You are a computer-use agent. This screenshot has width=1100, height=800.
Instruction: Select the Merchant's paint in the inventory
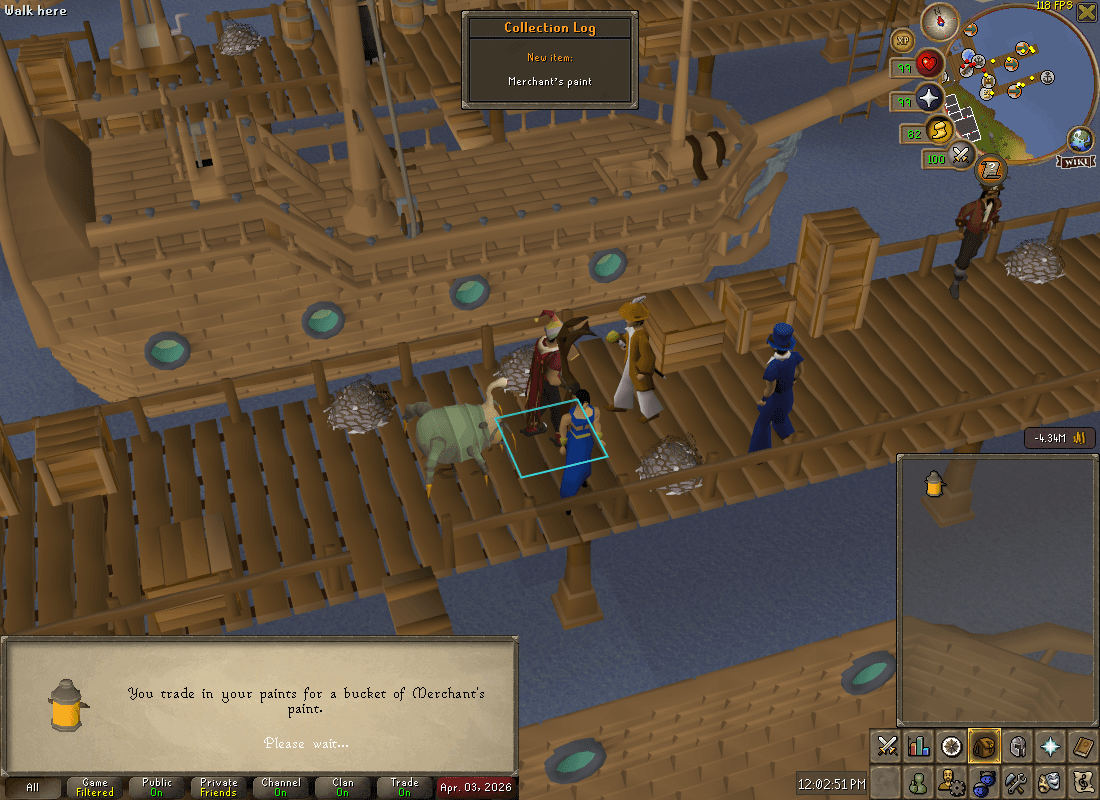[935, 484]
